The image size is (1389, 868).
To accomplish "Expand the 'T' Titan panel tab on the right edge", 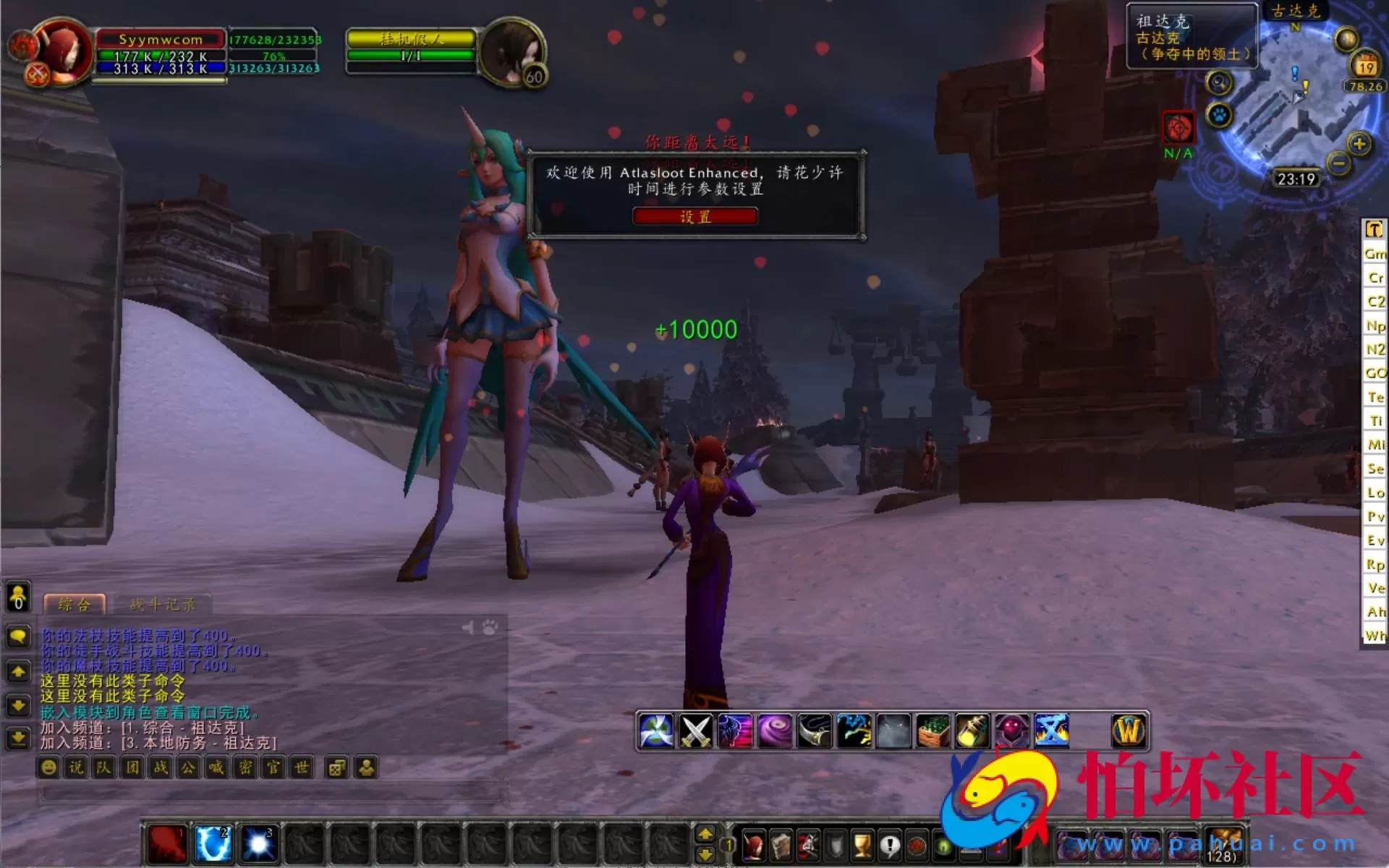I will pos(1374,229).
